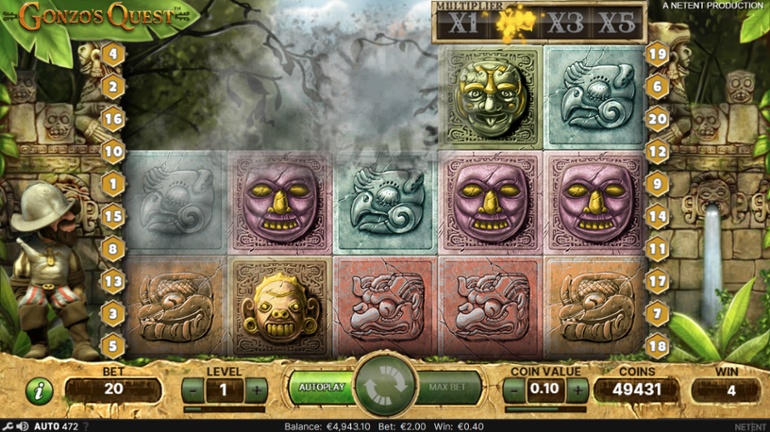Select payline number 4 marker
This screenshot has height=432, width=770.
(x=113, y=54)
